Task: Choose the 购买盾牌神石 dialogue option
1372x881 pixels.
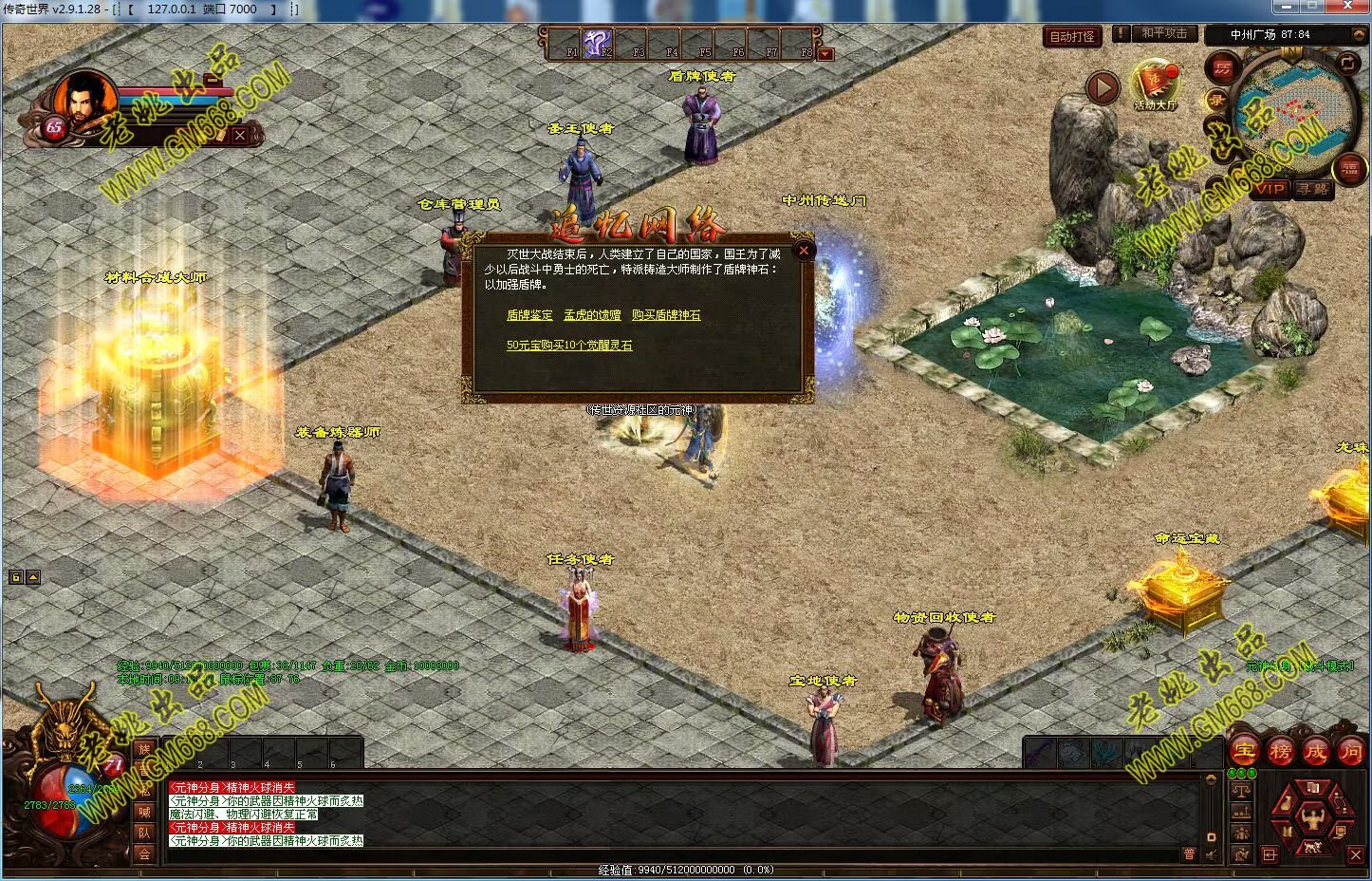Action: point(666,315)
